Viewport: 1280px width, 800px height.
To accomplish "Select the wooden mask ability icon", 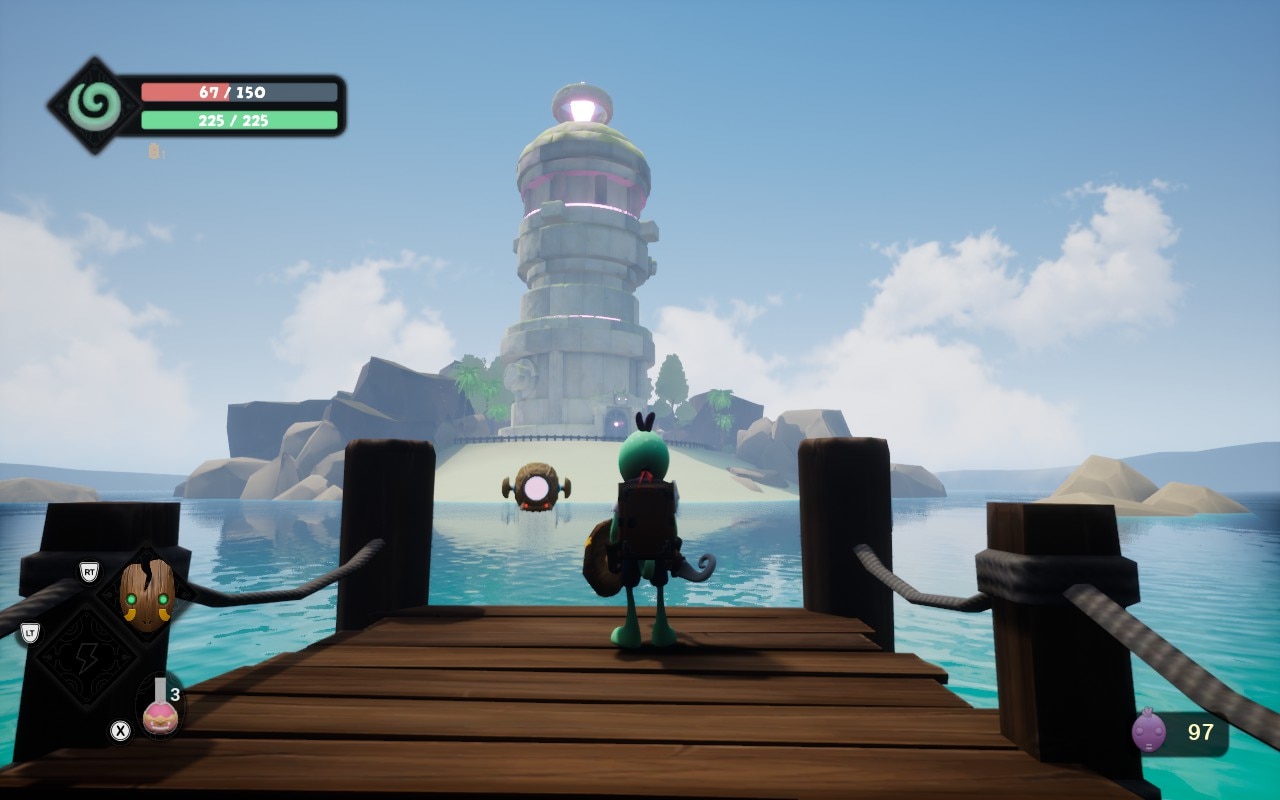I will (147, 595).
